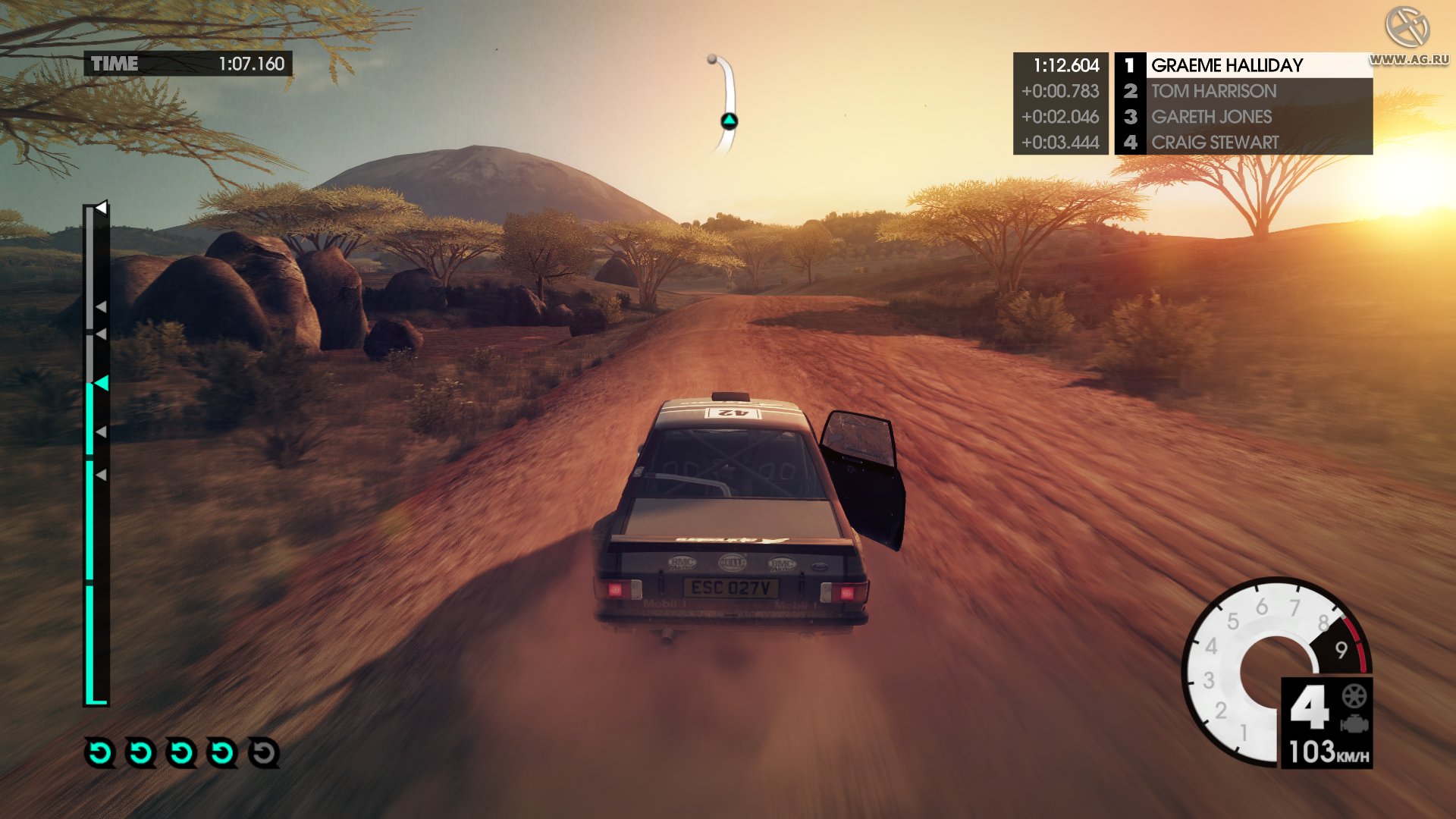Select Graeme Halliday's leaderboard row
Screen dimensions: 1456x819
coord(1244,65)
